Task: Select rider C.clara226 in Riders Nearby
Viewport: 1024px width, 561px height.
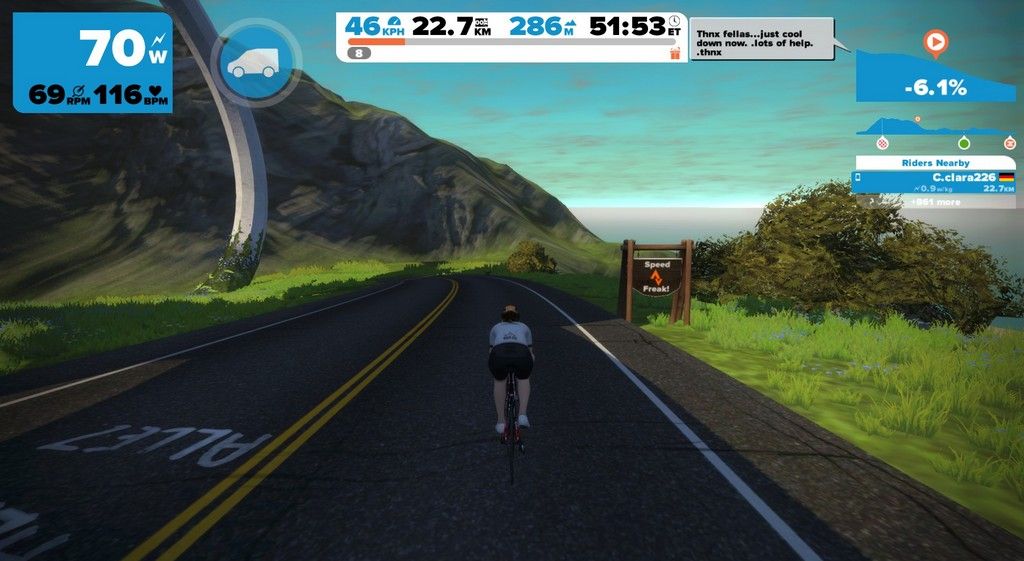Action: tap(934, 181)
